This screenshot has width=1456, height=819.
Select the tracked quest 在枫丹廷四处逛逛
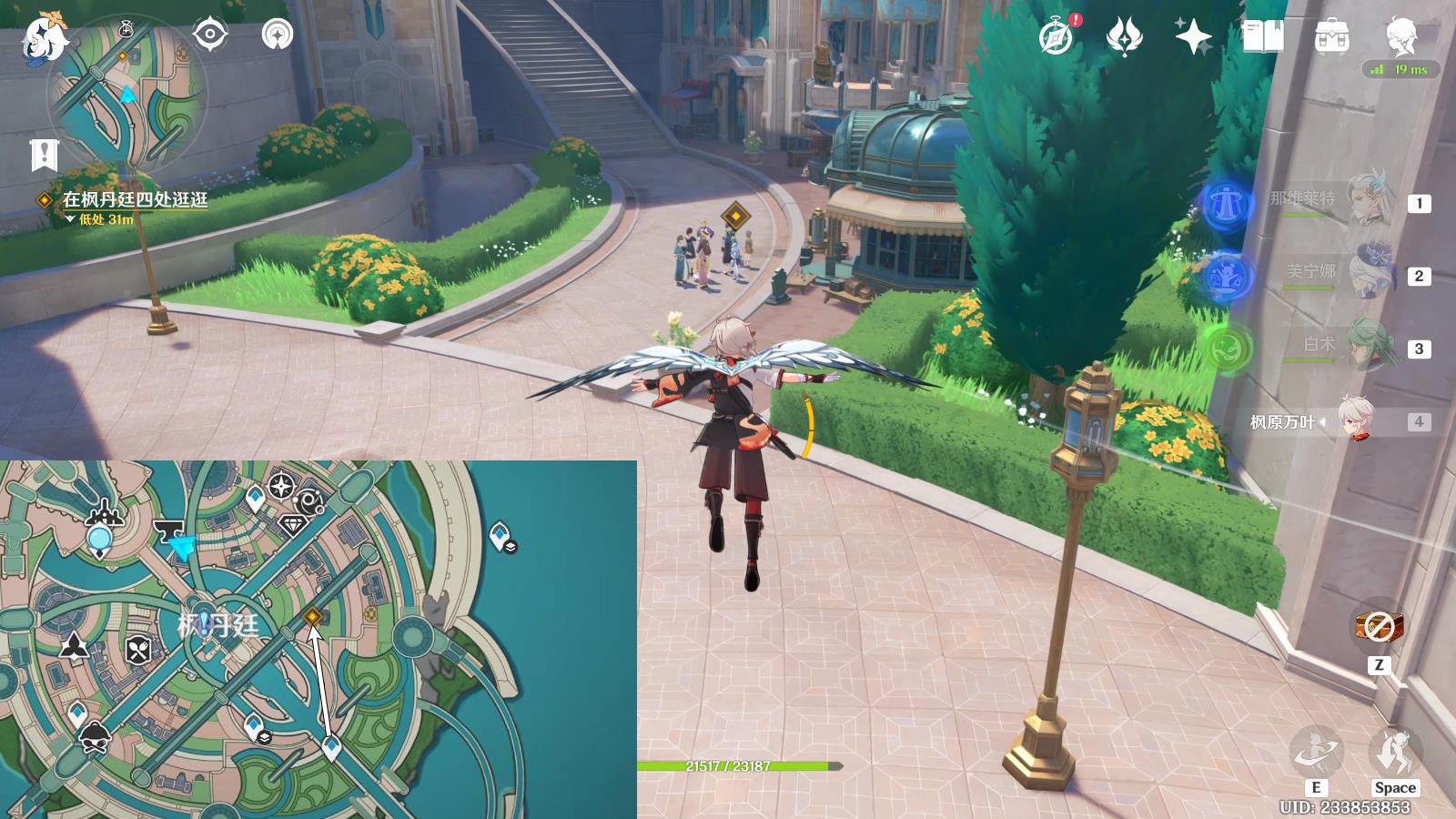[135, 199]
